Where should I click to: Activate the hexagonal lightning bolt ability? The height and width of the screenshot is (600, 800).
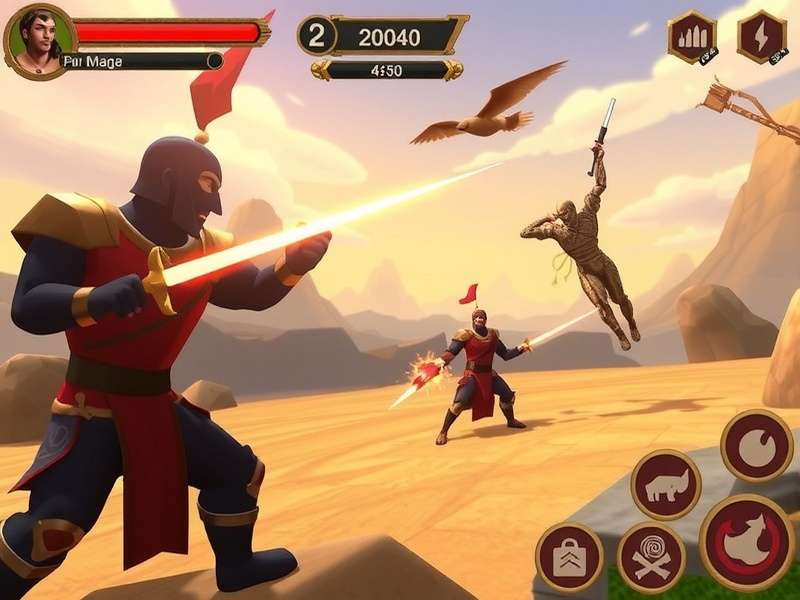click(761, 36)
